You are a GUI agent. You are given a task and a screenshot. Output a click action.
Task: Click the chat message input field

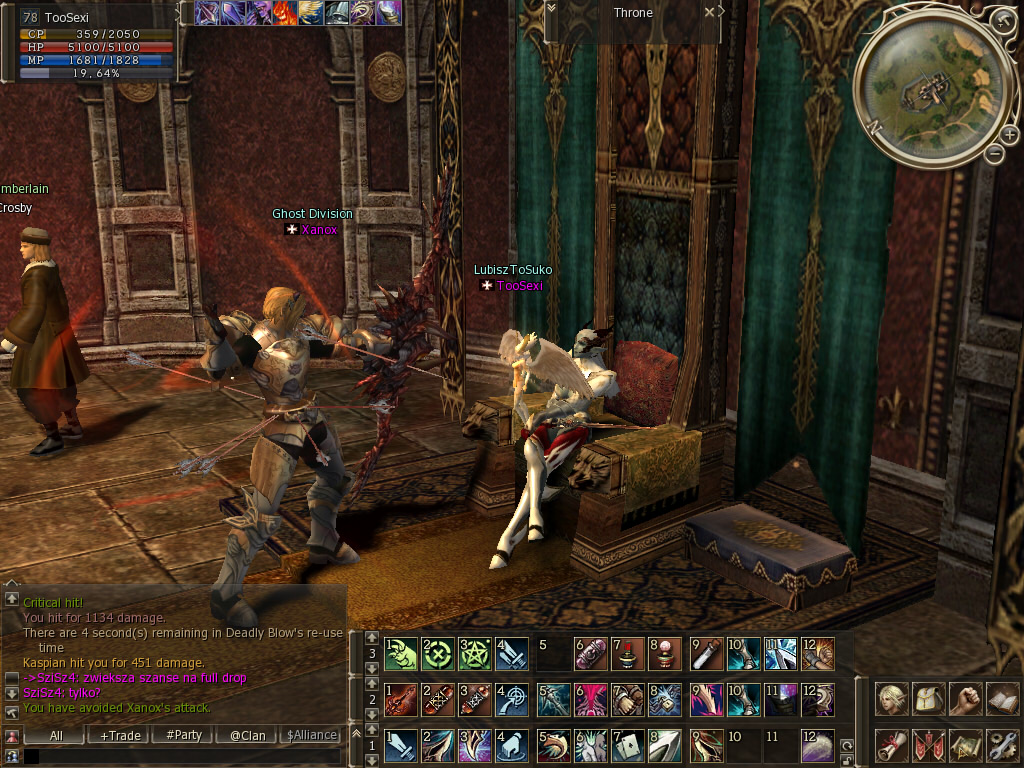180,756
